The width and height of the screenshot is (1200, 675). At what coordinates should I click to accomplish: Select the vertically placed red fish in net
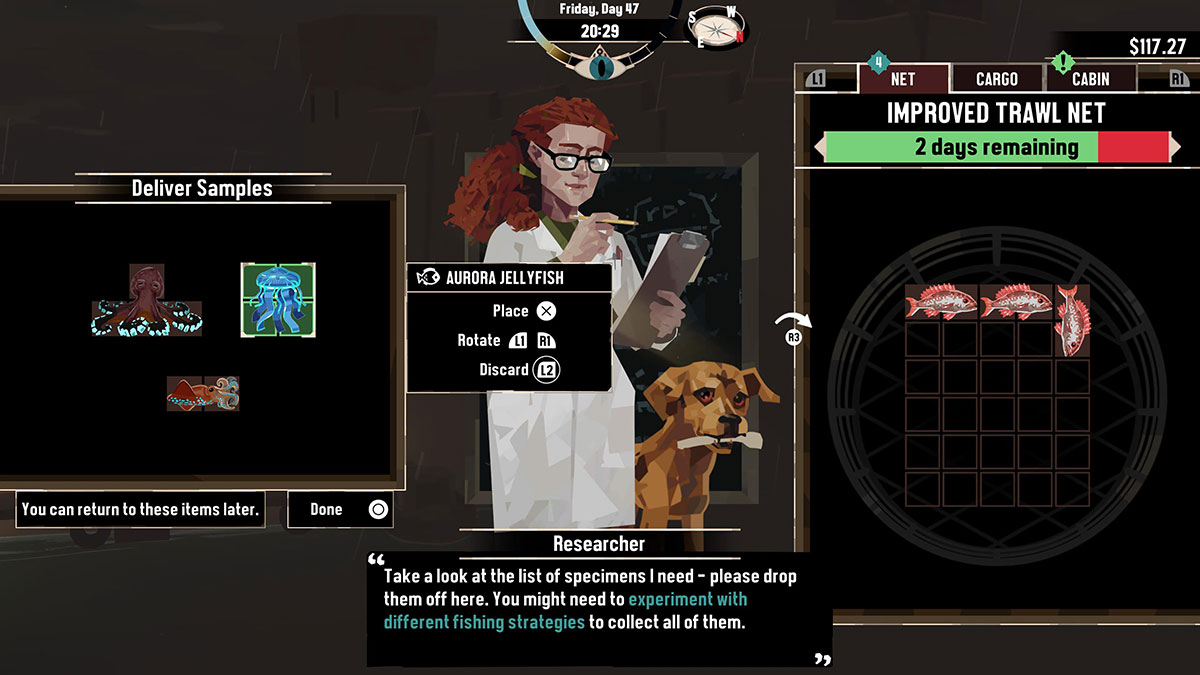click(1072, 320)
